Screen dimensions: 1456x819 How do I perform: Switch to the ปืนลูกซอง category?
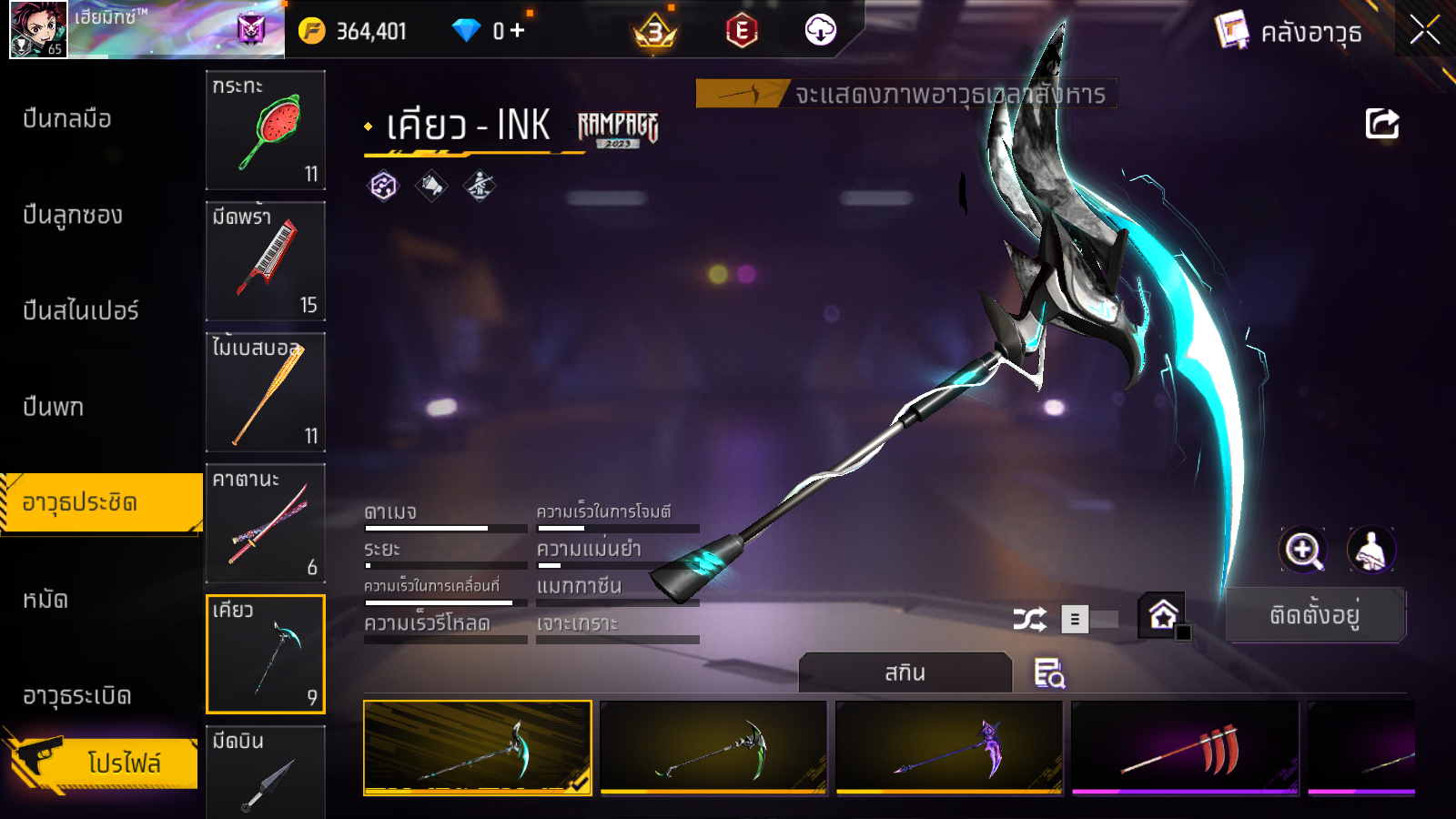tap(73, 215)
